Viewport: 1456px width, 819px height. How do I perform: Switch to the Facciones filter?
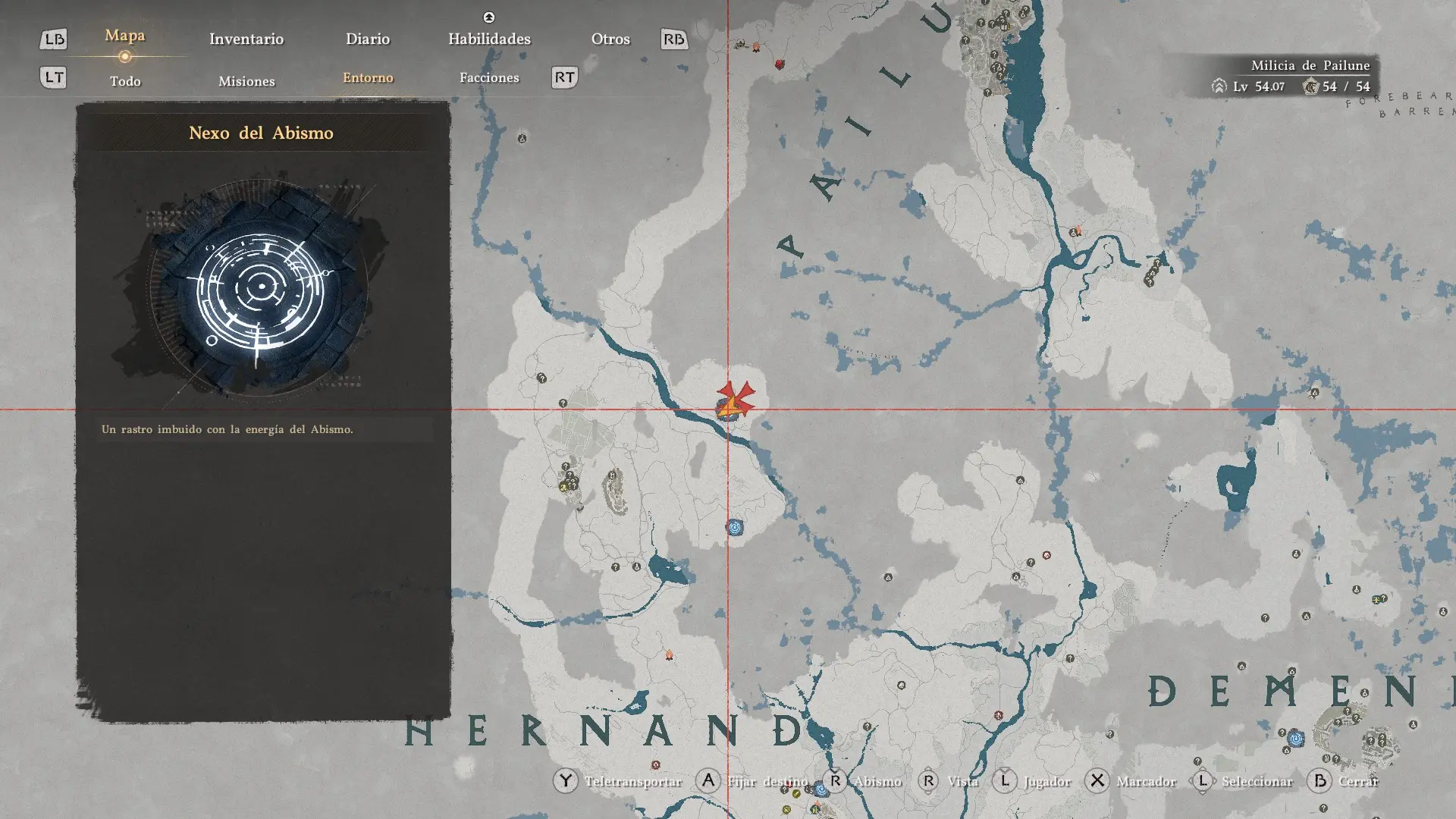pos(489,78)
